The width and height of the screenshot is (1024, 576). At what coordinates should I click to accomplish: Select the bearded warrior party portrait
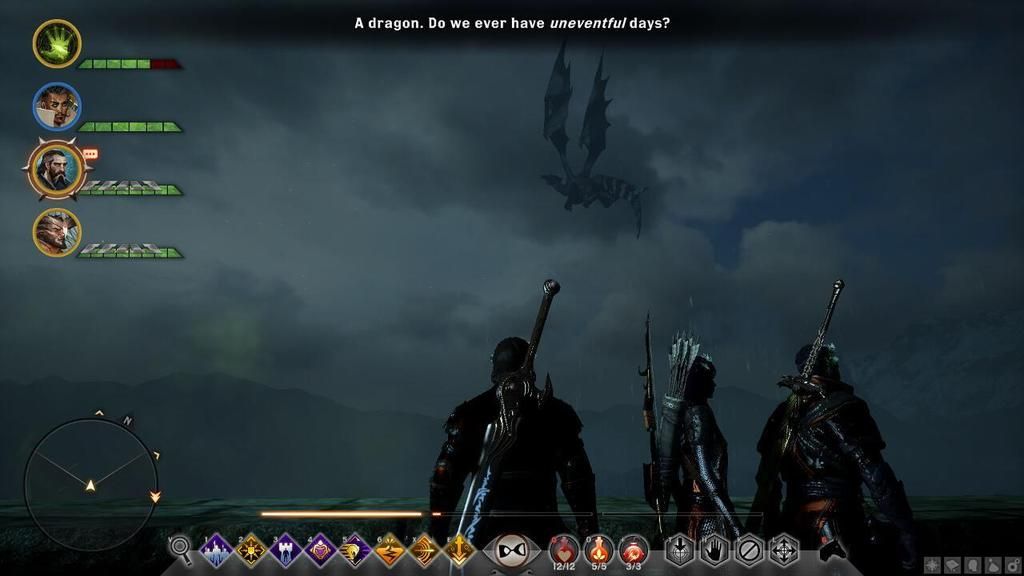(x=57, y=169)
